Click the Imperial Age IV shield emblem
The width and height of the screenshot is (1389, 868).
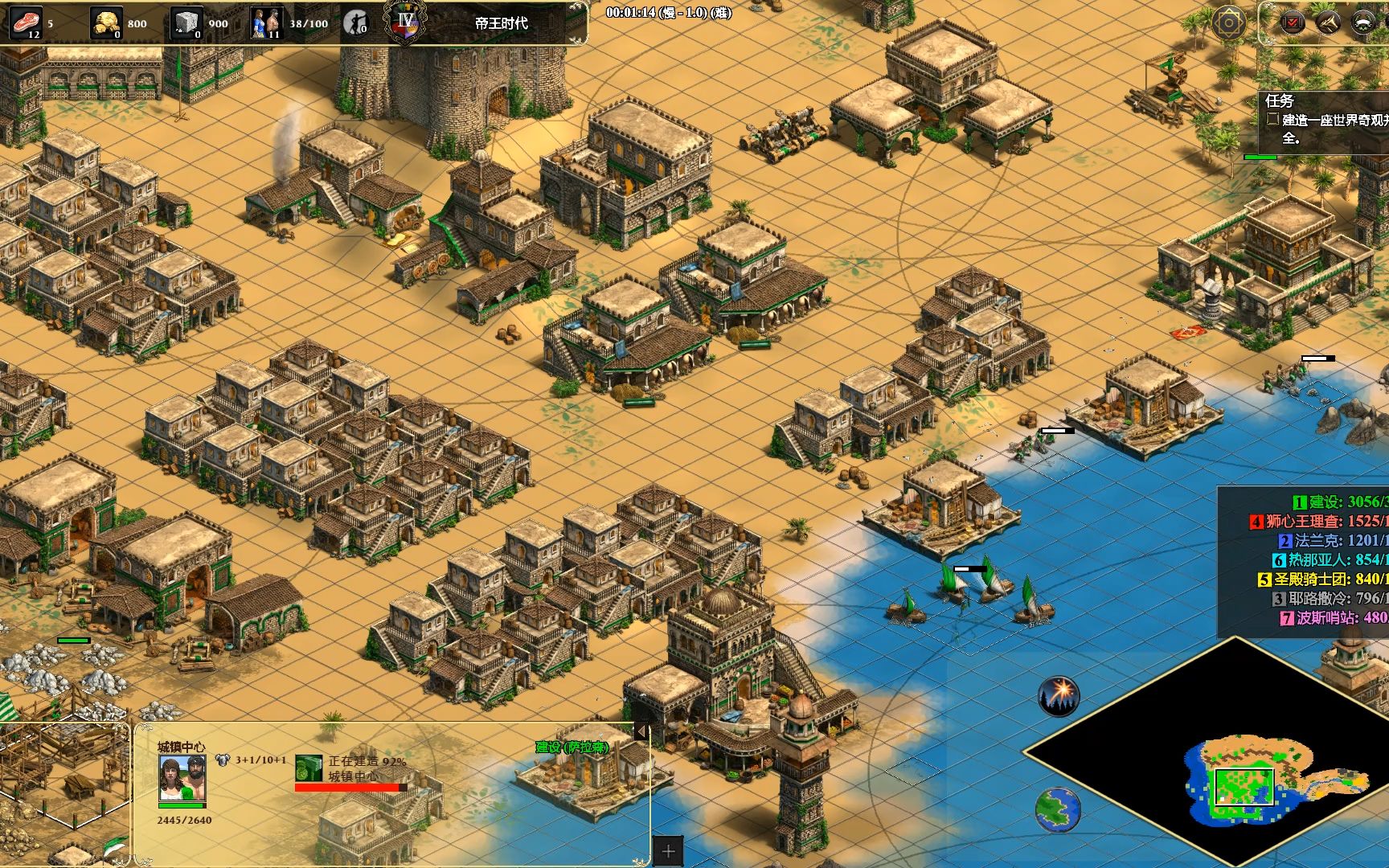click(x=405, y=22)
